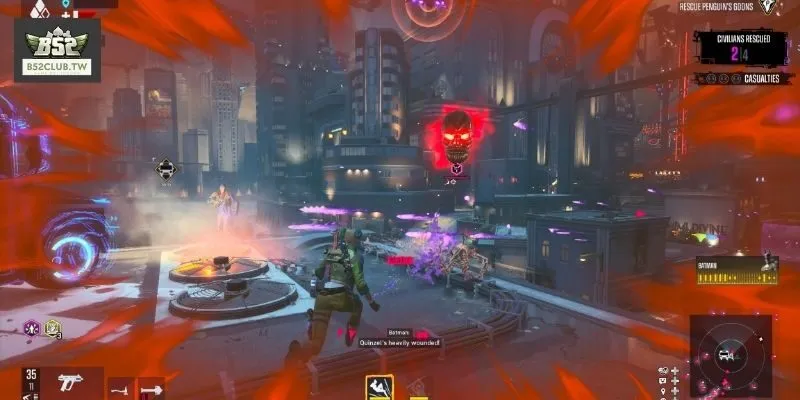The width and height of the screenshot is (800, 400).
Task: Select the pistol weapon slot
Action: [71, 383]
